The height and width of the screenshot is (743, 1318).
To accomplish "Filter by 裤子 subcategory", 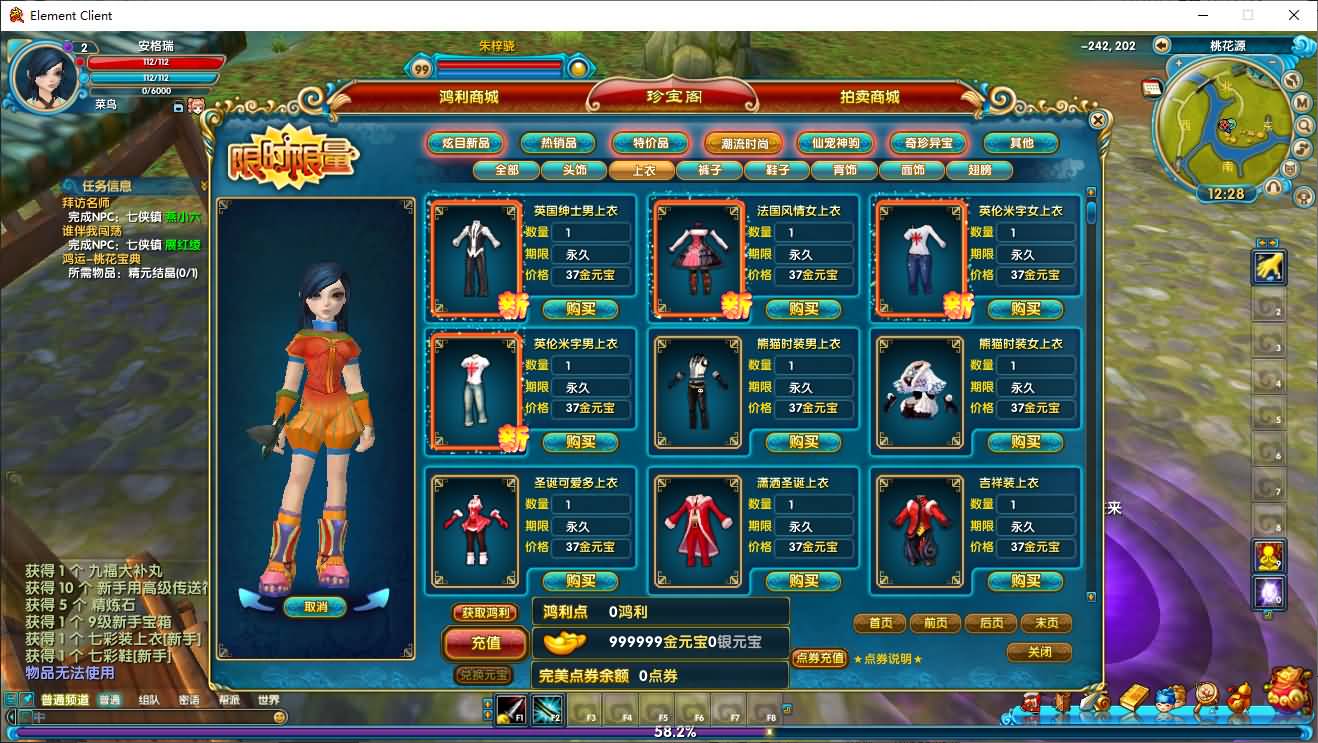I will point(709,170).
